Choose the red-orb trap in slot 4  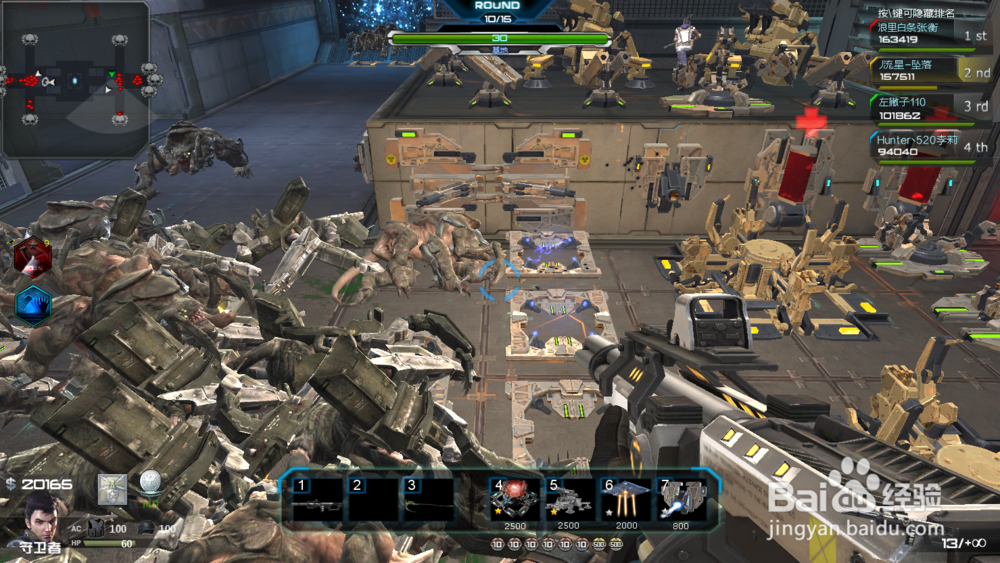click(x=514, y=498)
